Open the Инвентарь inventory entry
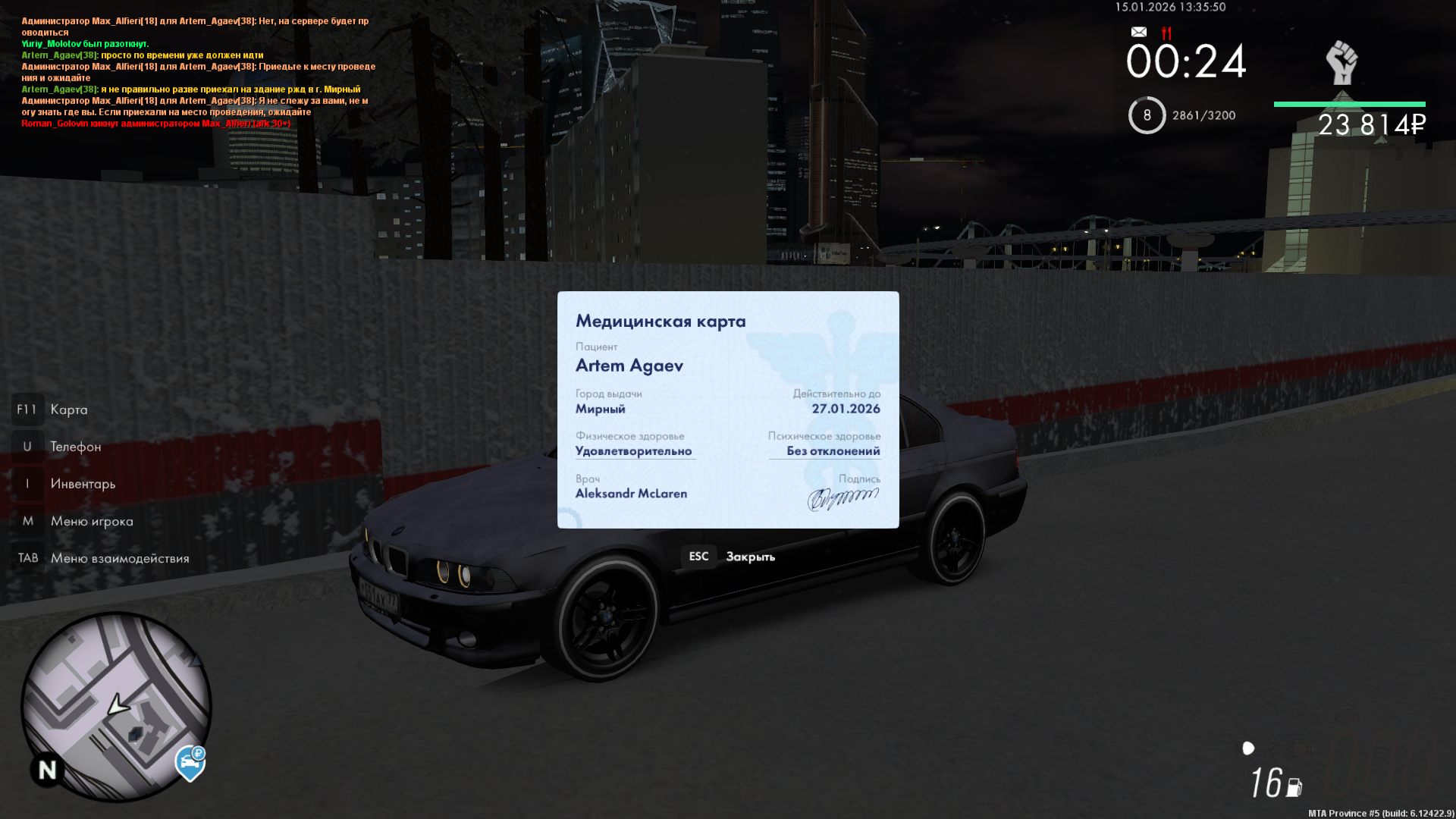1456x819 pixels. 83,484
